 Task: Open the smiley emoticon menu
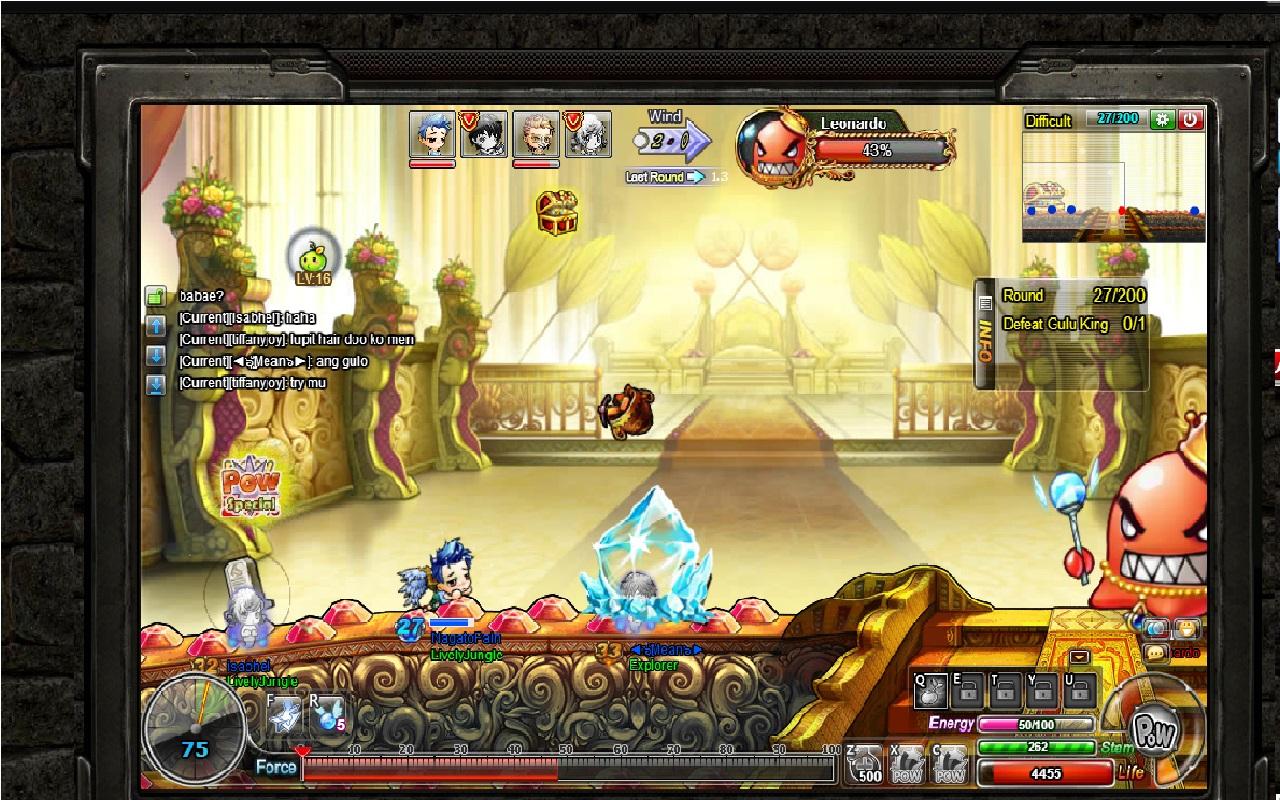(x=1187, y=629)
